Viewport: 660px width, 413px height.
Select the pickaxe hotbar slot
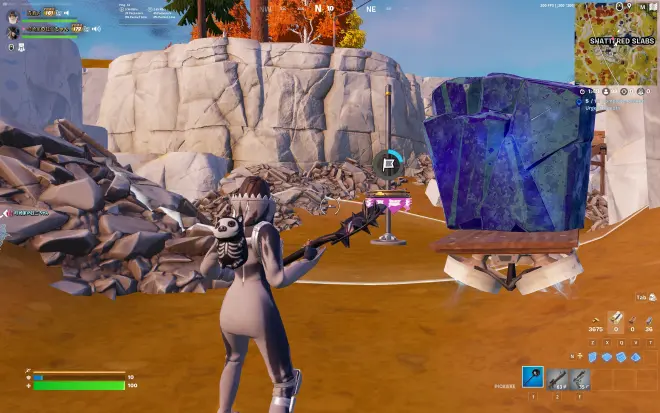(534, 377)
